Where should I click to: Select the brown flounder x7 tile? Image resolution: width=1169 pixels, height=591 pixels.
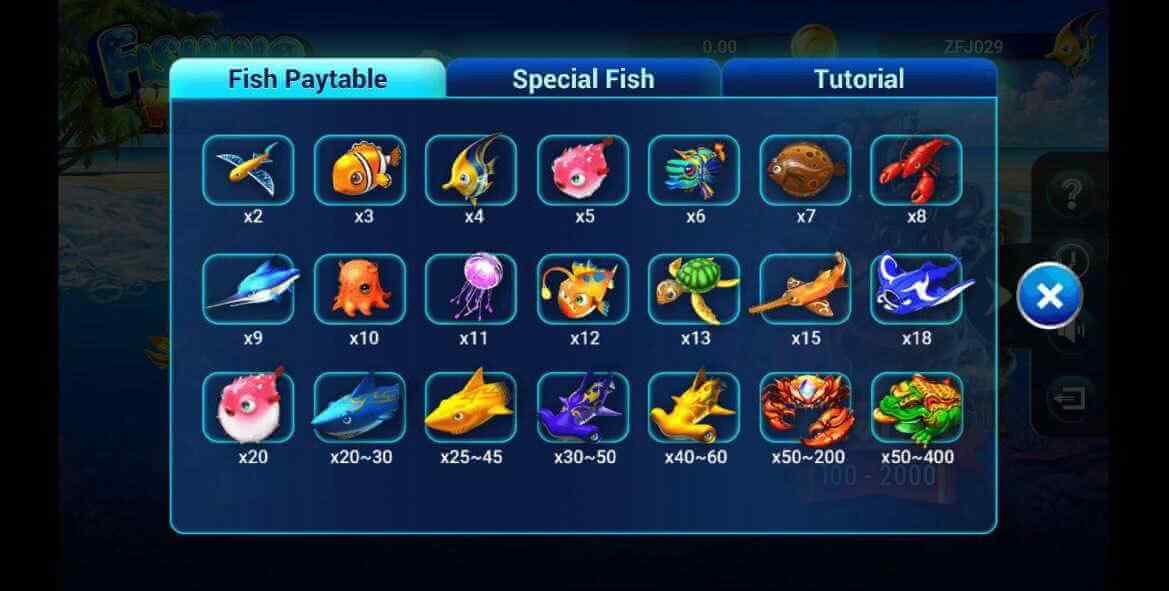805,170
